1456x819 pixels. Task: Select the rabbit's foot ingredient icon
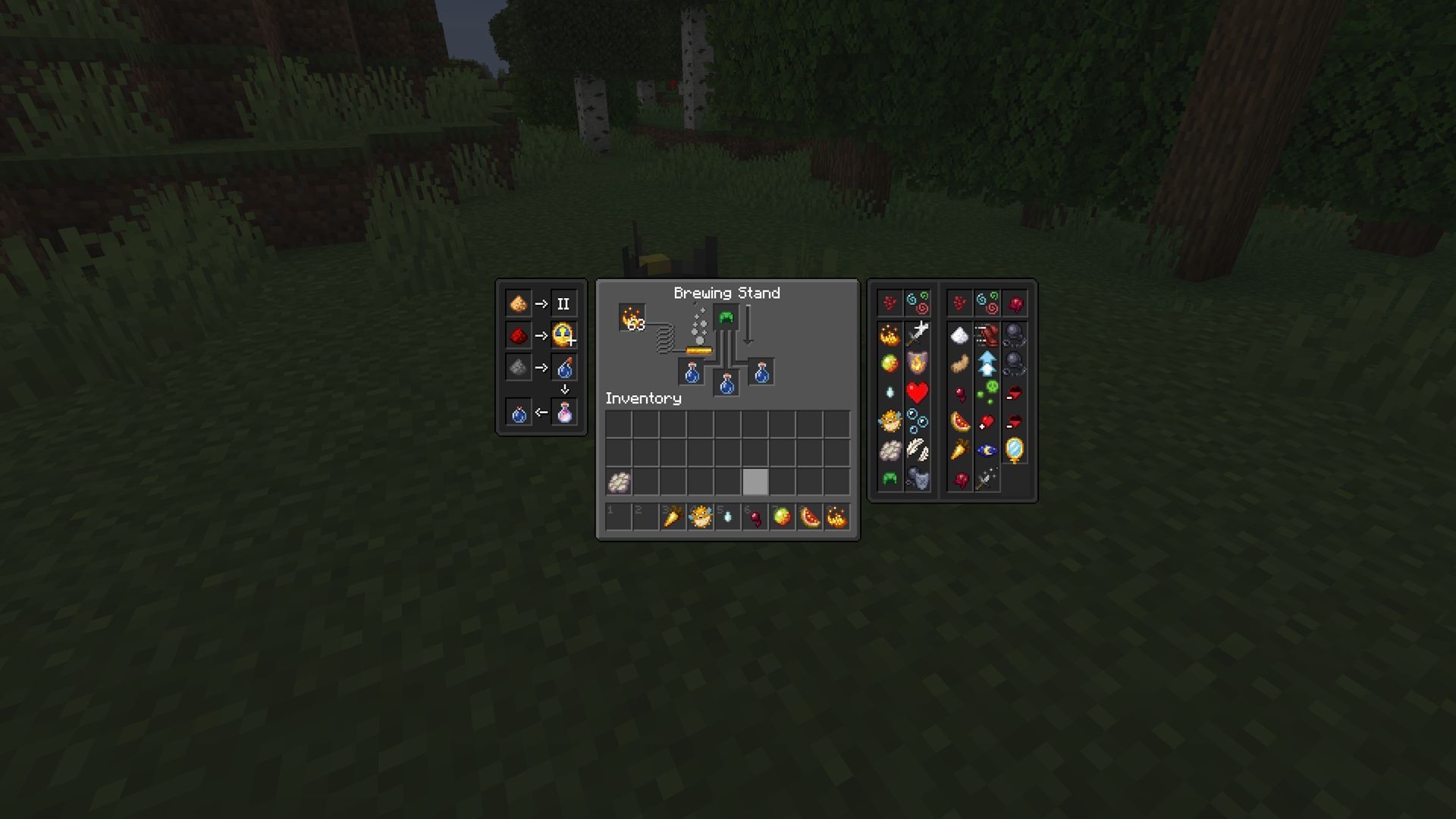[959, 362]
